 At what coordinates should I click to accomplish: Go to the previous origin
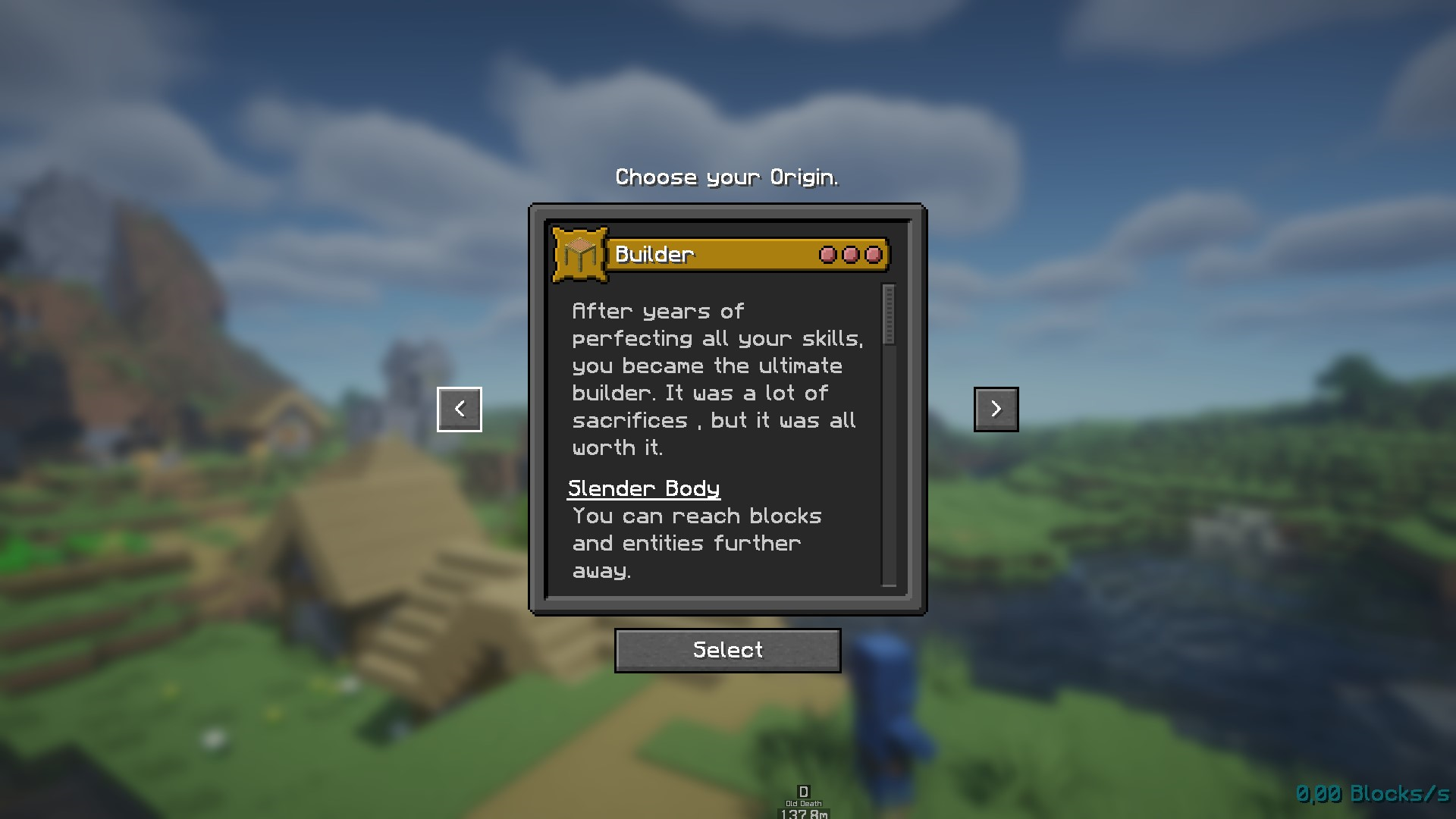460,409
